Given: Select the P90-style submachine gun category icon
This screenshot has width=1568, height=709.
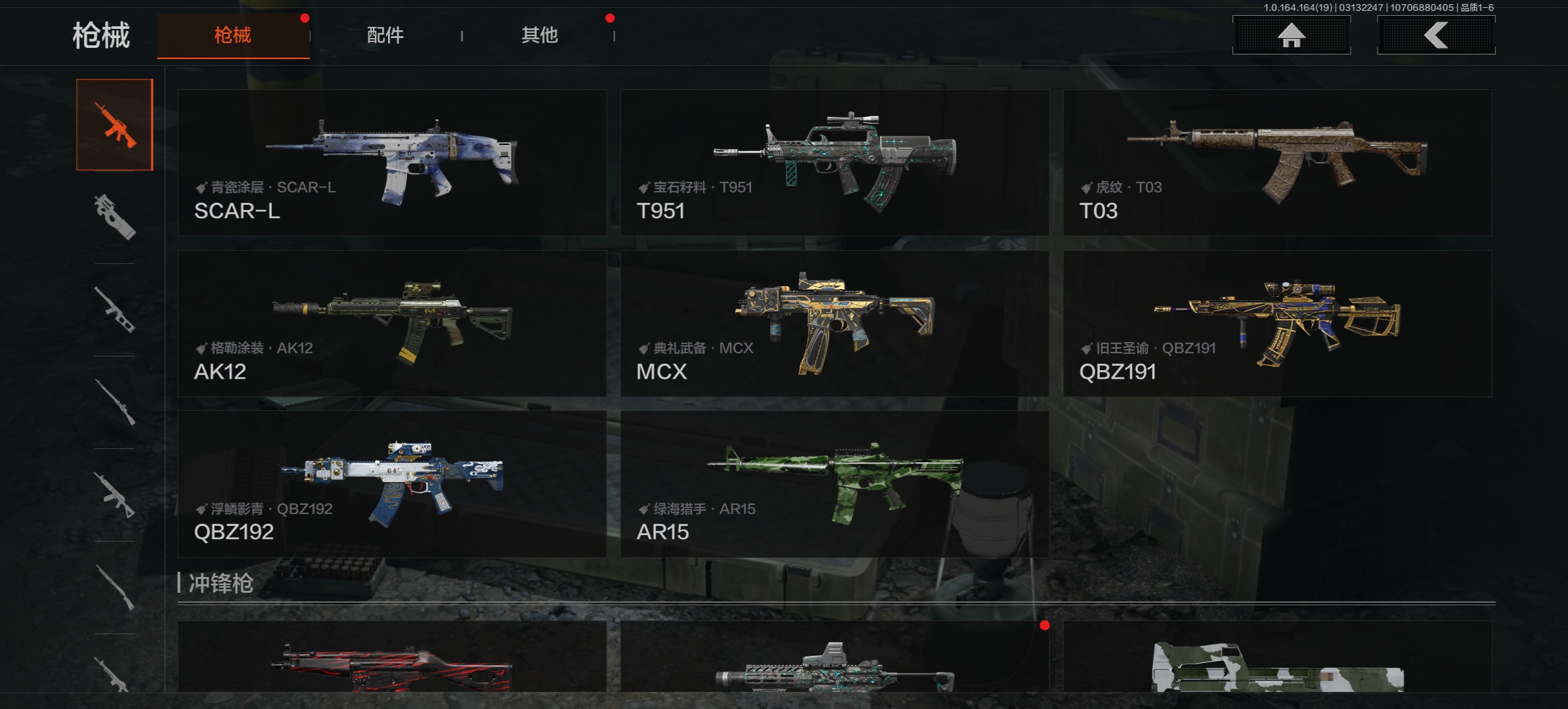Looking at the screenshot, I should (115, 217).
